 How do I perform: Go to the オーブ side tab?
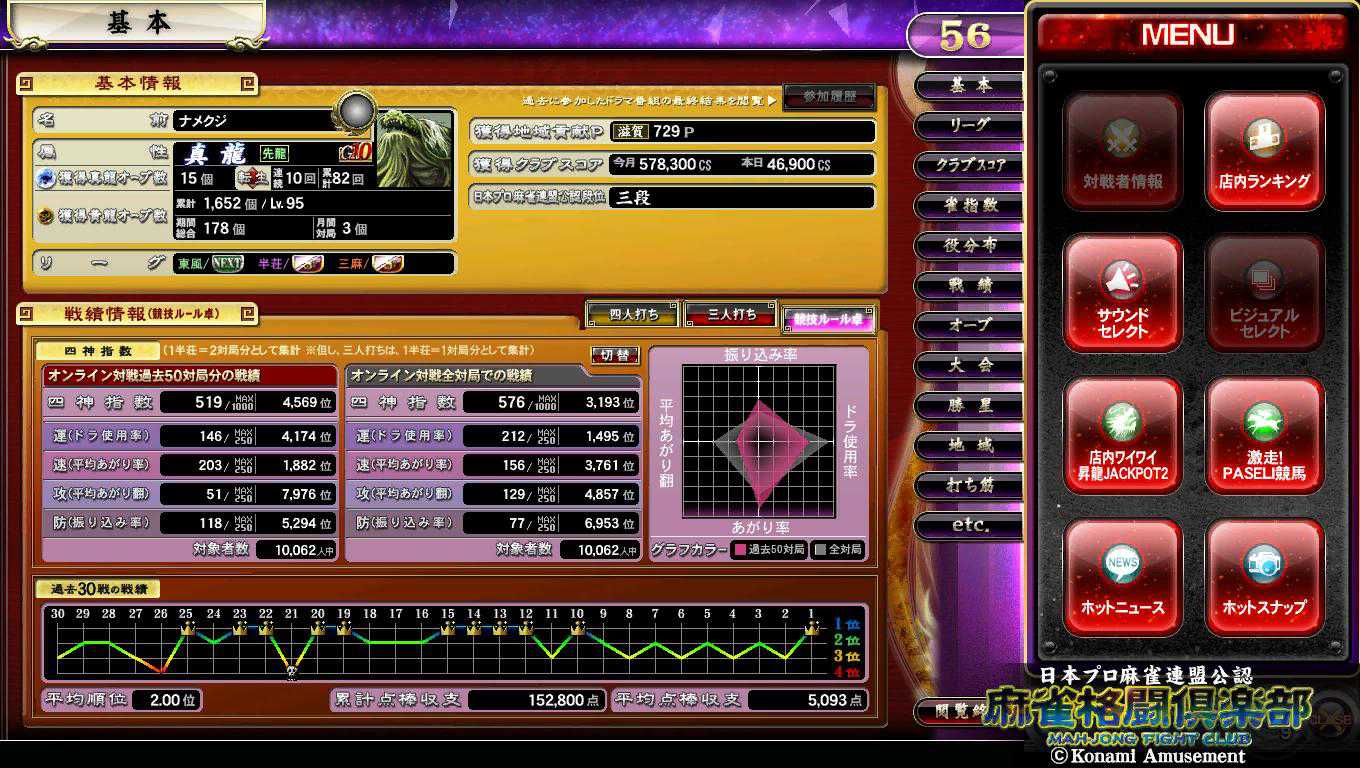pyautogui.click(x=968, y=325)
